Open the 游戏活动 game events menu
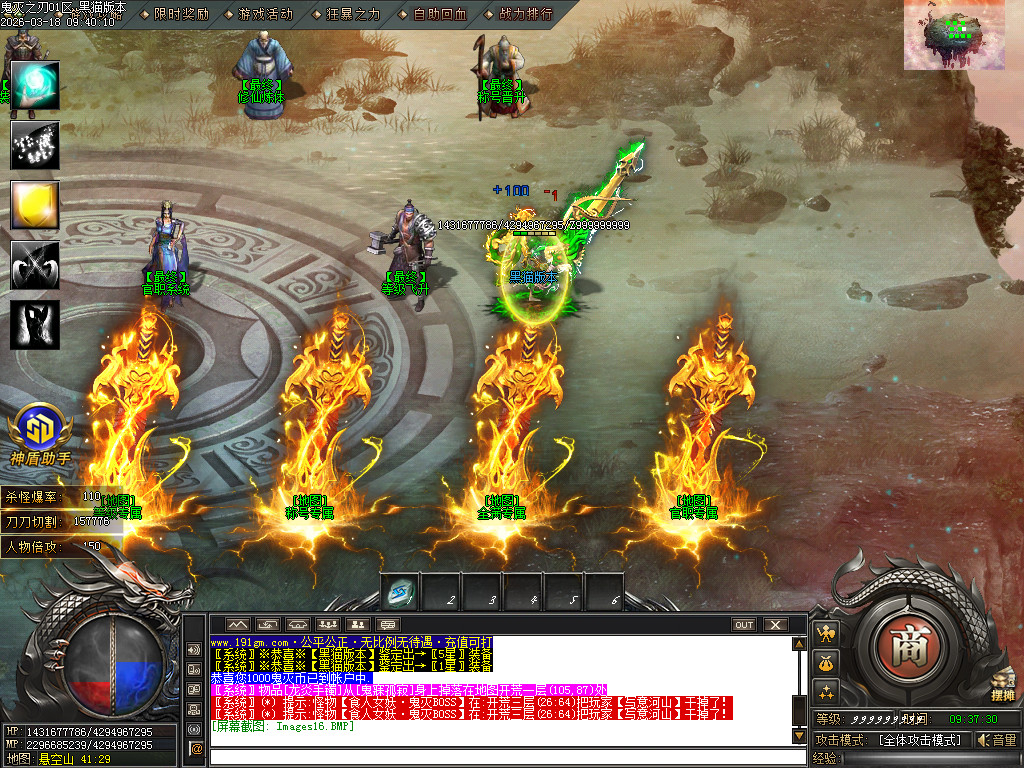 [266, 14]
